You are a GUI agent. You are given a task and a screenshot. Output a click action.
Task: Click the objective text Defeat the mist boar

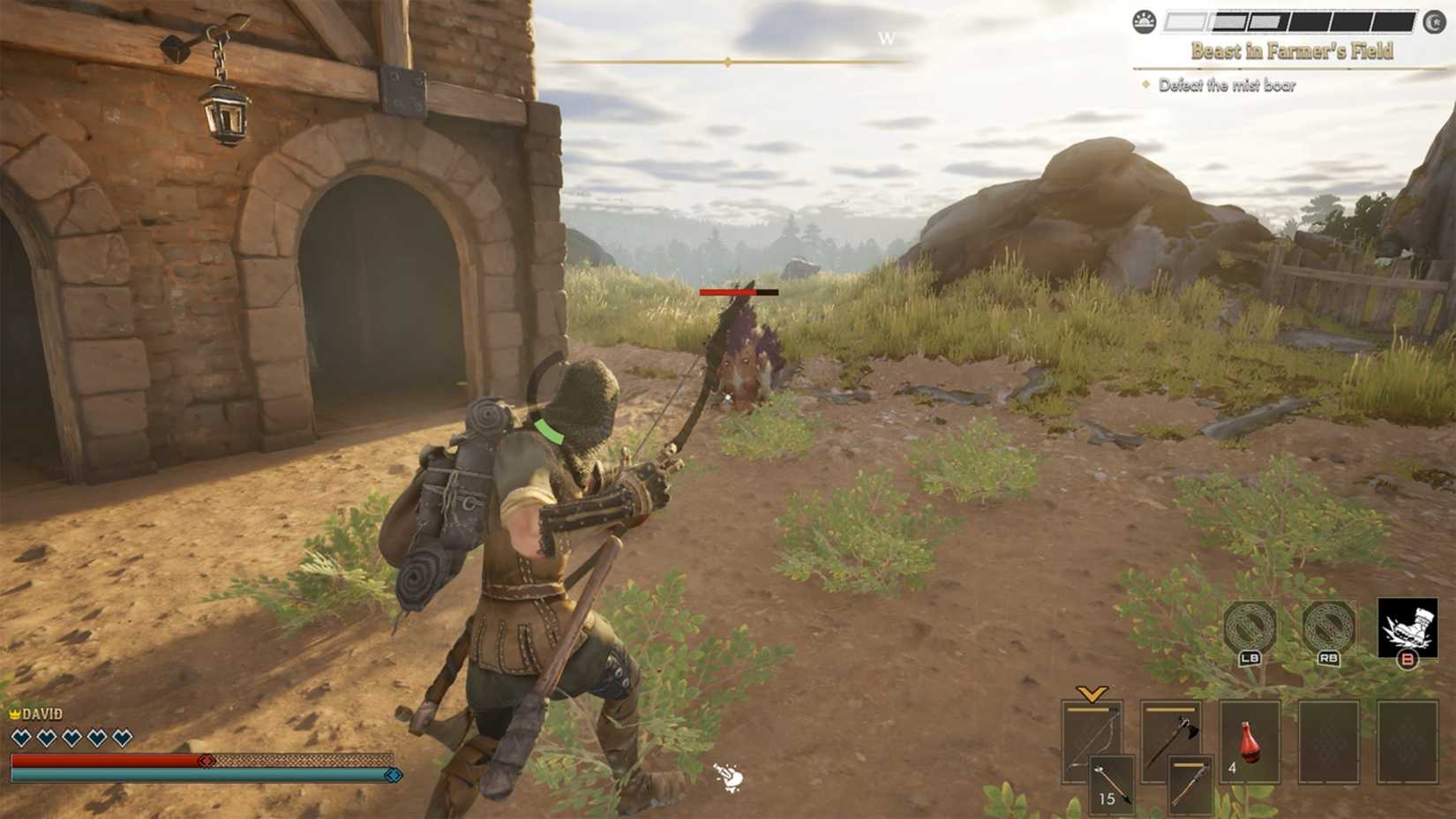tap(1225, 84)
